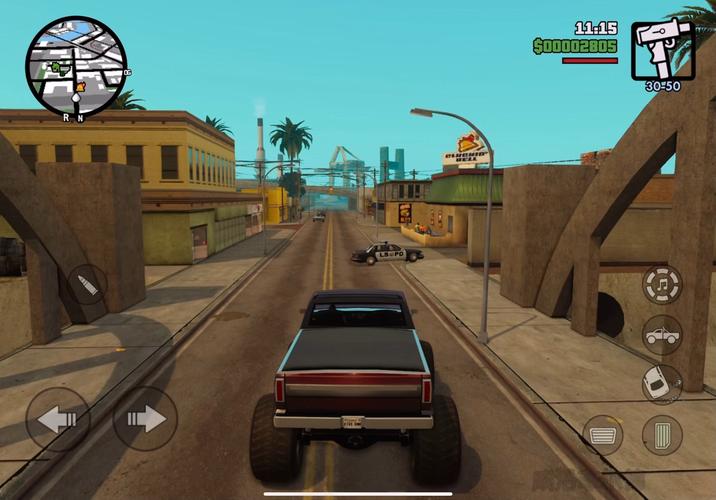Viewport: 716px width, 500px height.
Task: Change radio station with the music note button
Action: 662,285
